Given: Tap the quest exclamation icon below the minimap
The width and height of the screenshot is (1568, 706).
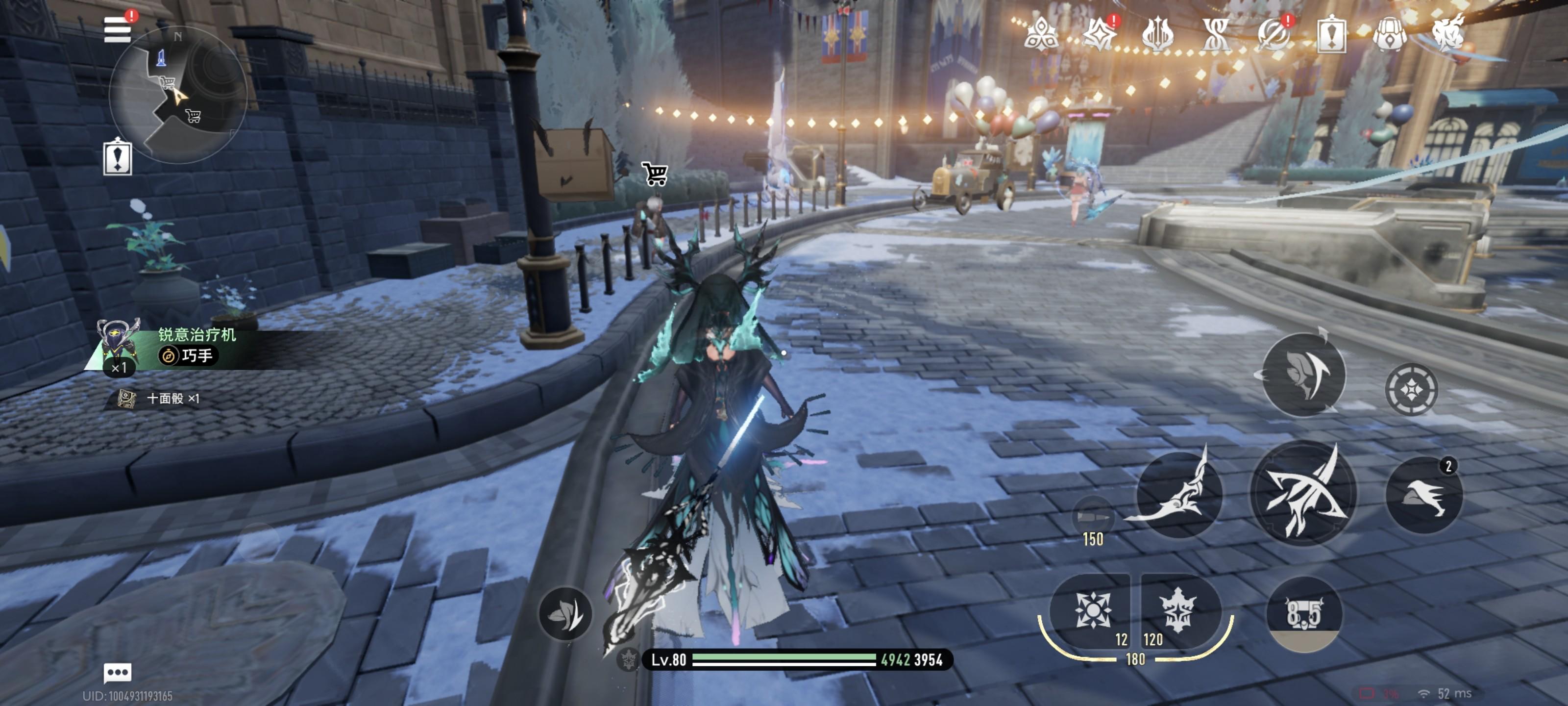Looking at the screenshot, I should pyautogui.click(x=118, y=158).
